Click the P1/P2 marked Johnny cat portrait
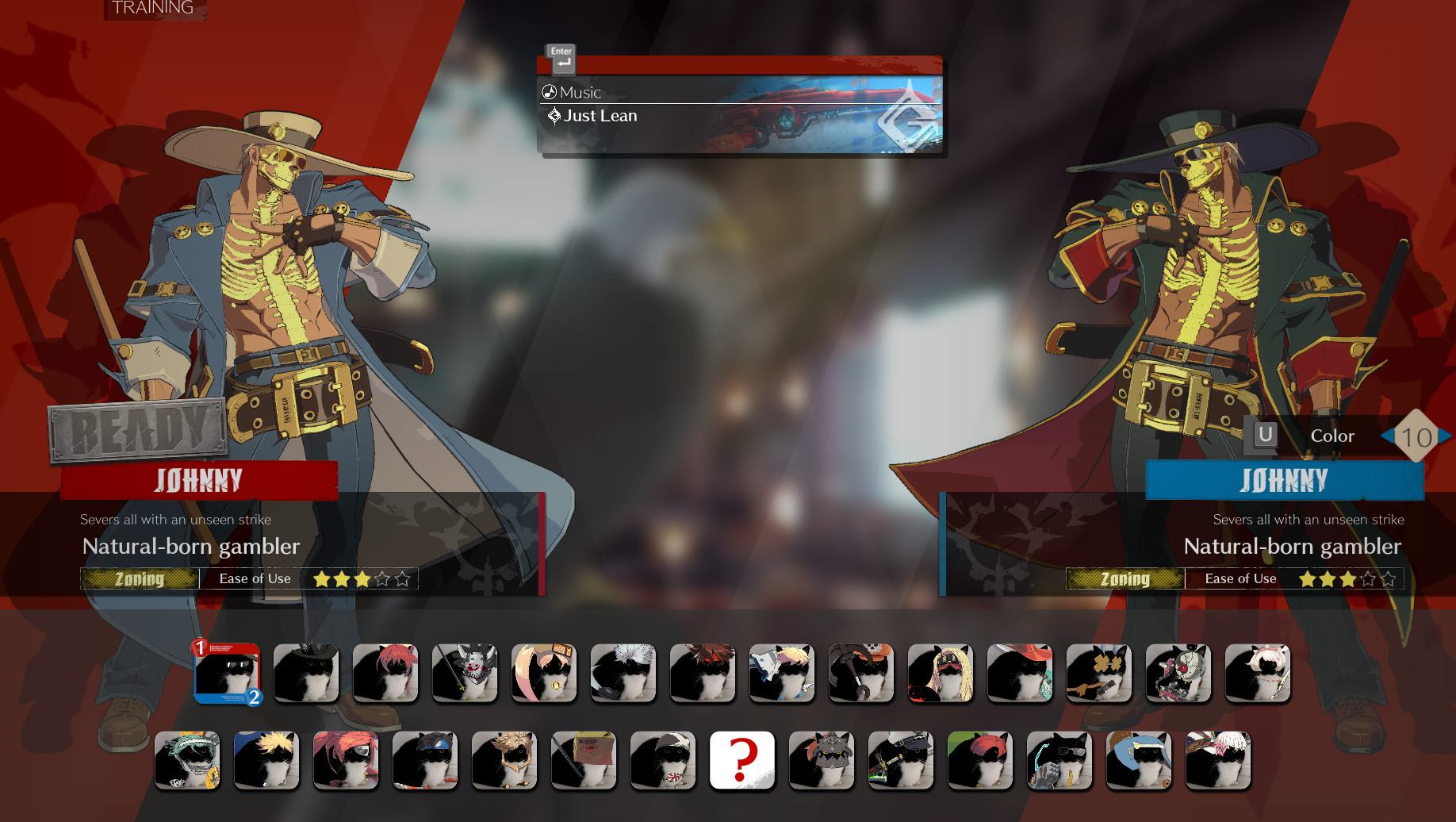This screenshot has height=822, width=1456. 227,674
